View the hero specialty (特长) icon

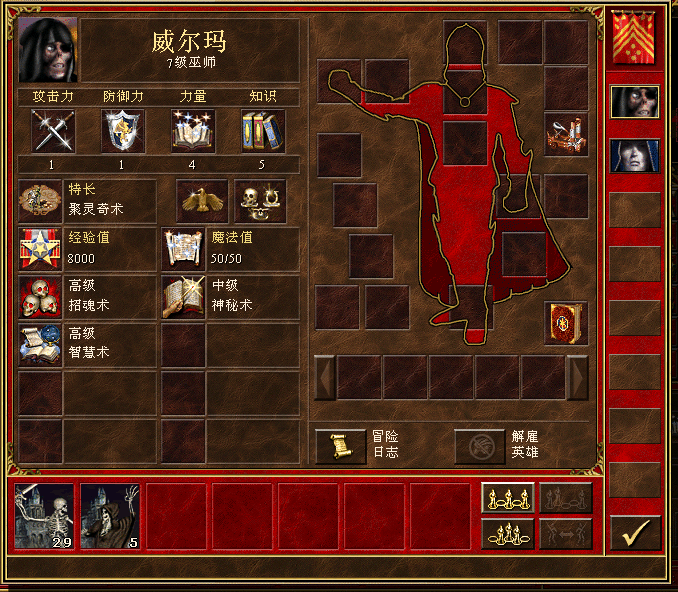point(40,201)
